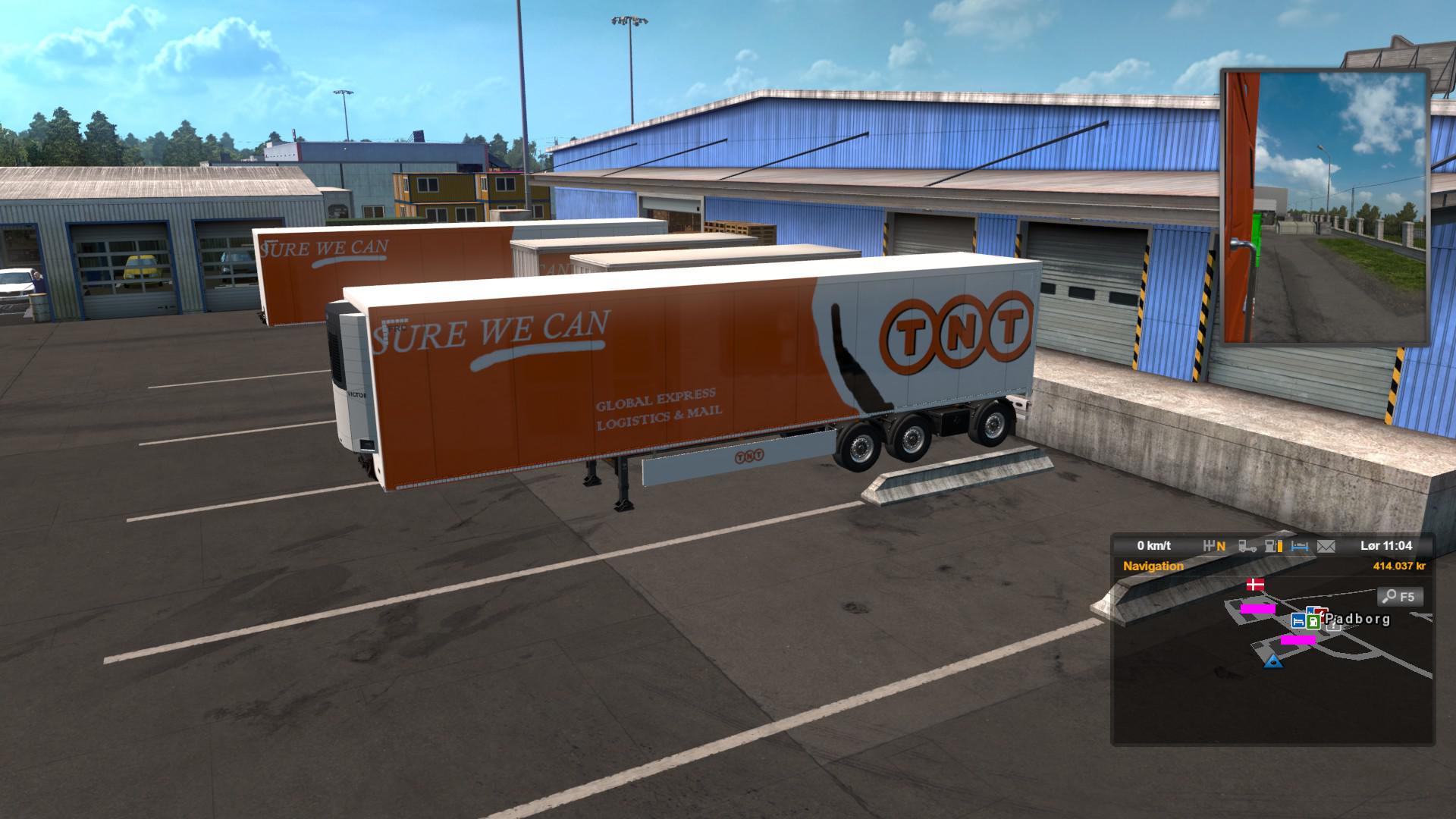Image resolution: width=1456 pixels, height=819 pixels.
Task: Click the side mirror view panel
Action: (1326, 206)
